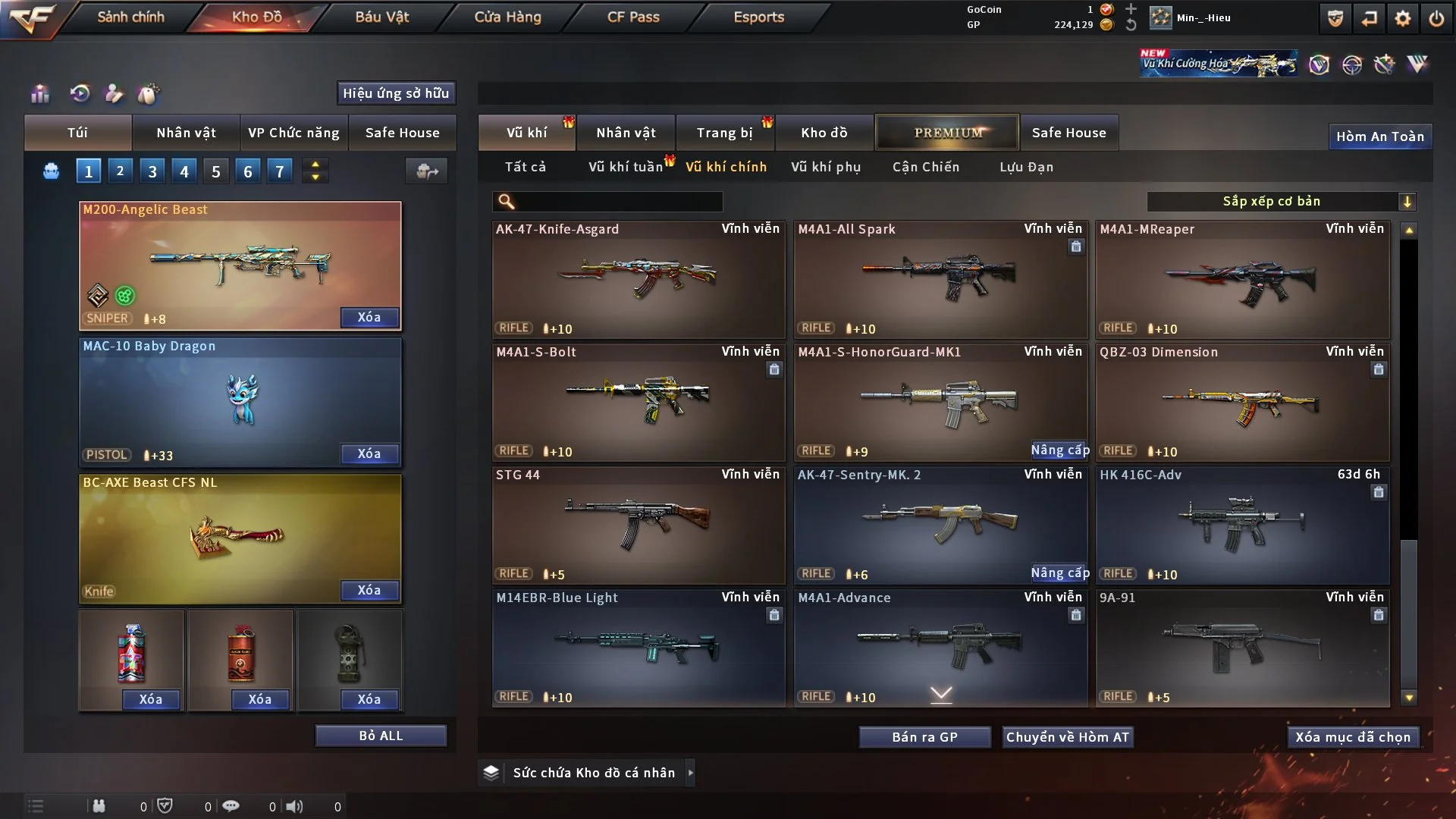Open the settings gear icon
The image size is (1456, 819).
click(1403, 18)
